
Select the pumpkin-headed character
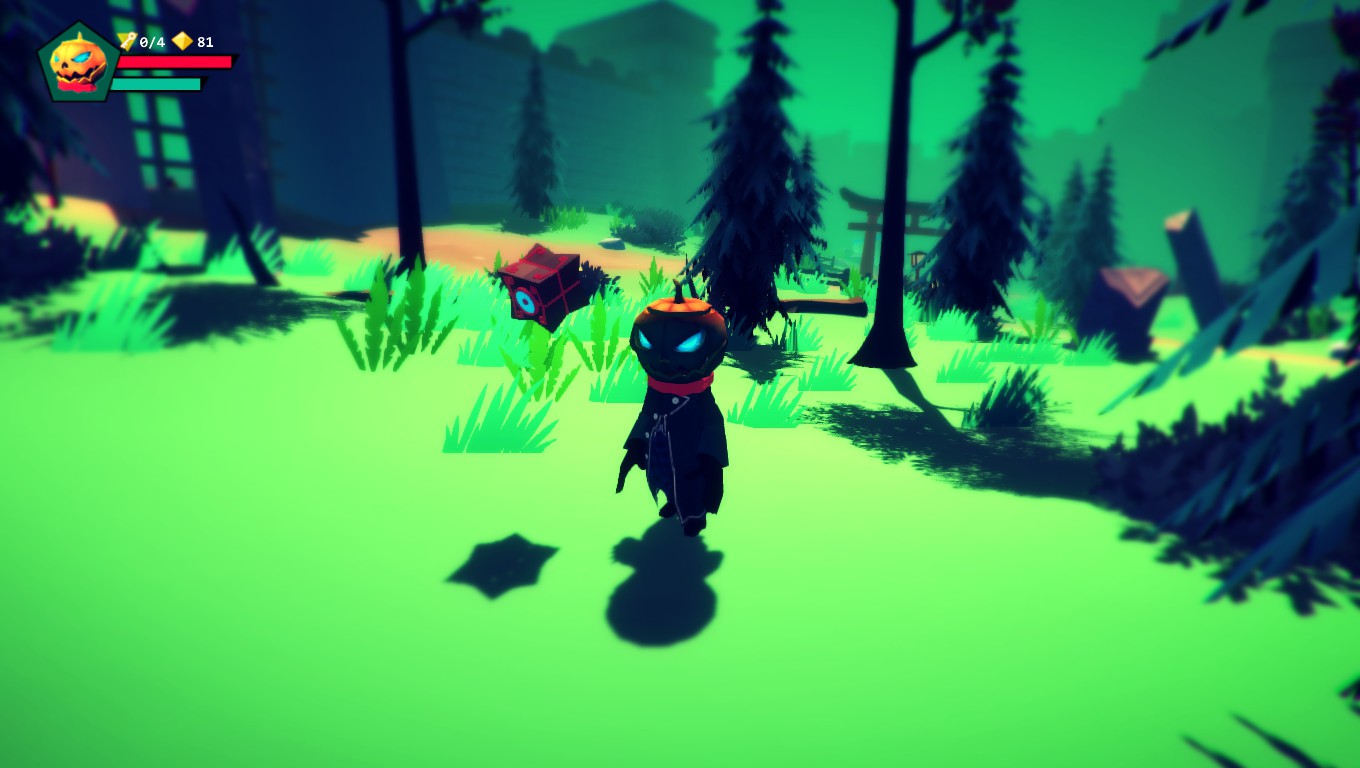click(x=678, y=400)
